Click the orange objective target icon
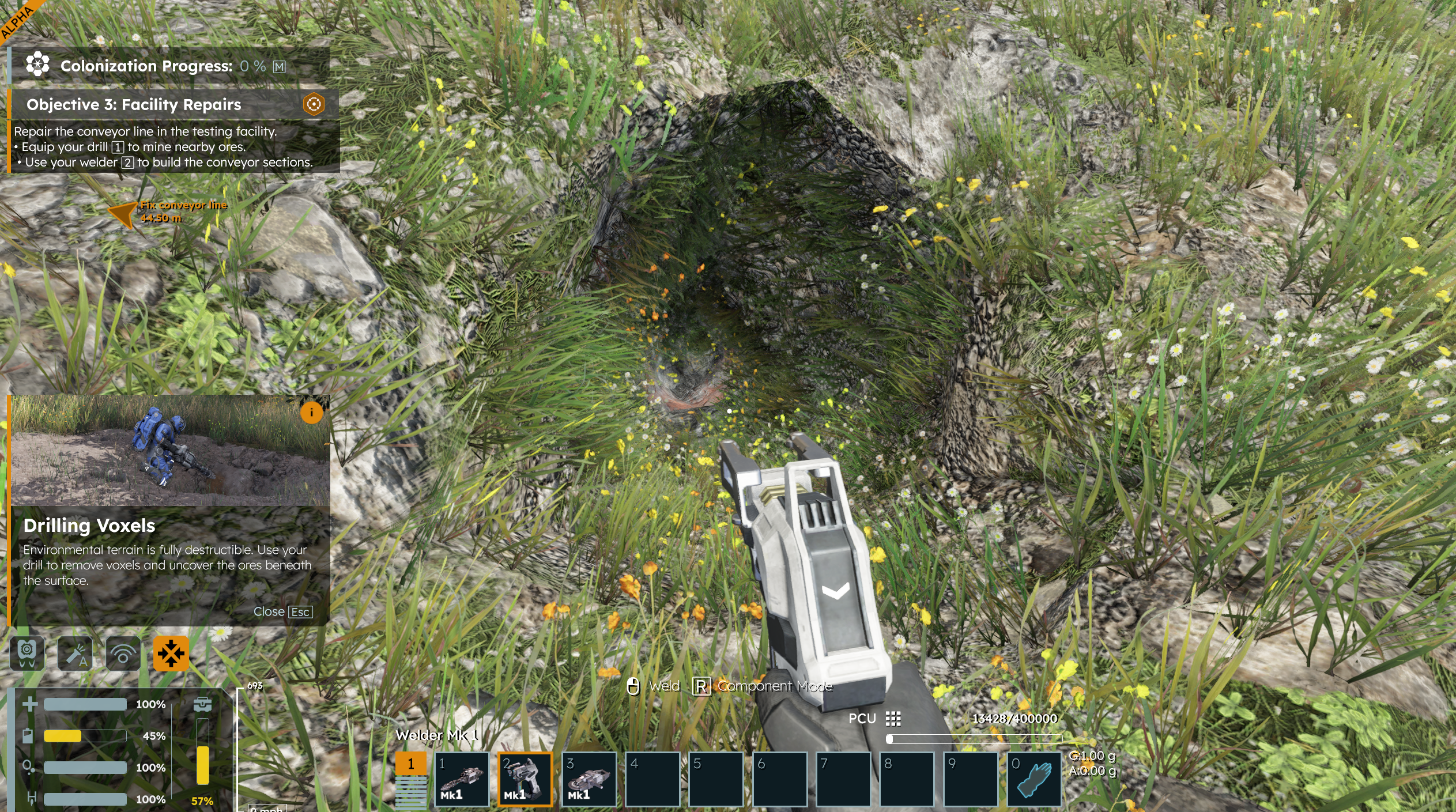This screenshot has height=812, width=1456. [x=314, y=104]
